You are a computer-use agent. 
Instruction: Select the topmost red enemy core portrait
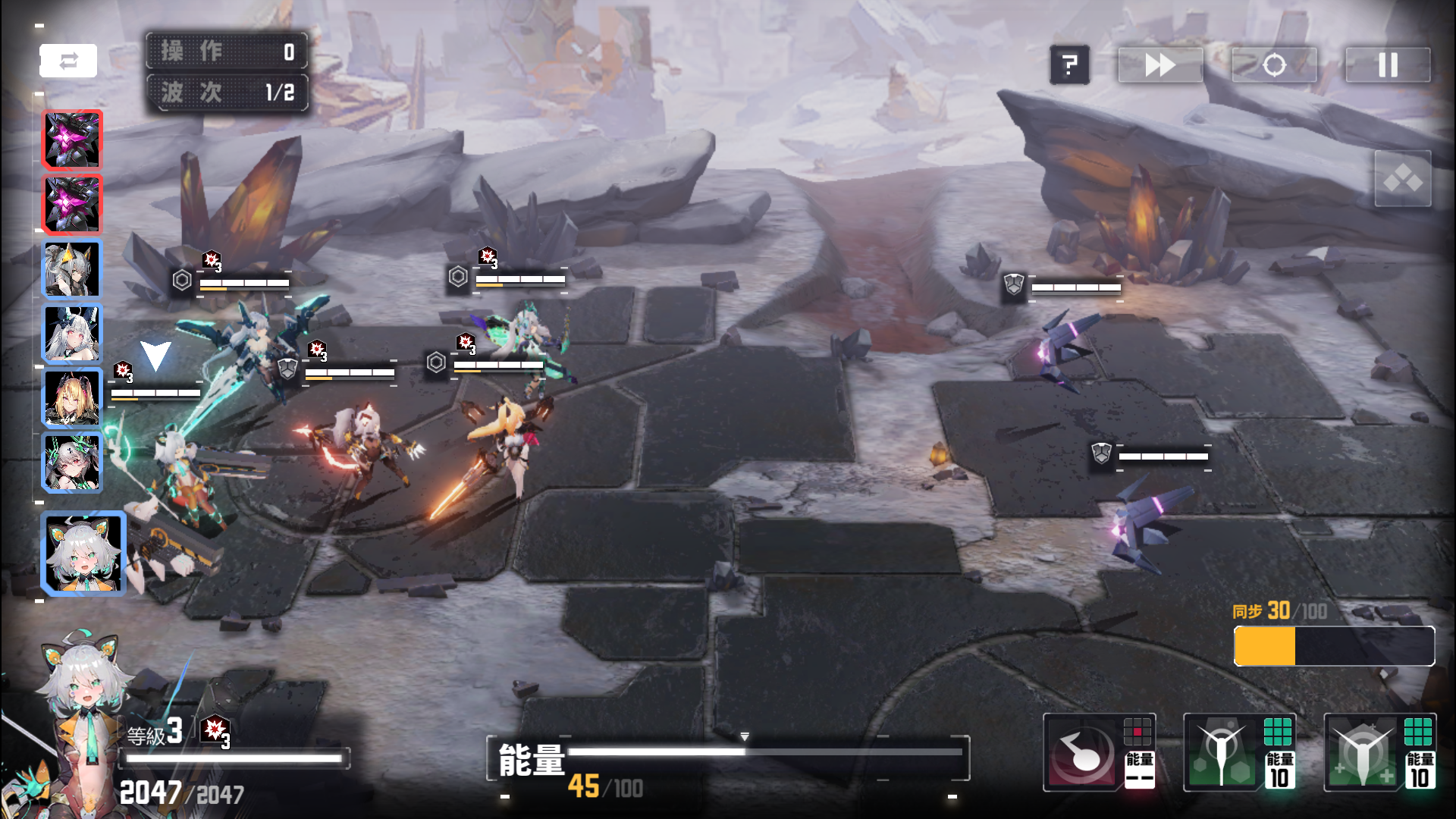[x=72, y=139]
